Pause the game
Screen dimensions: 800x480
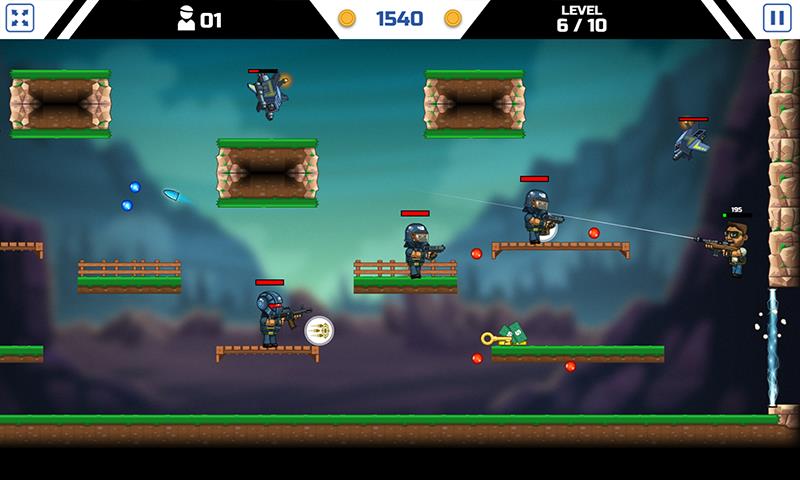(x=776, y=18)
